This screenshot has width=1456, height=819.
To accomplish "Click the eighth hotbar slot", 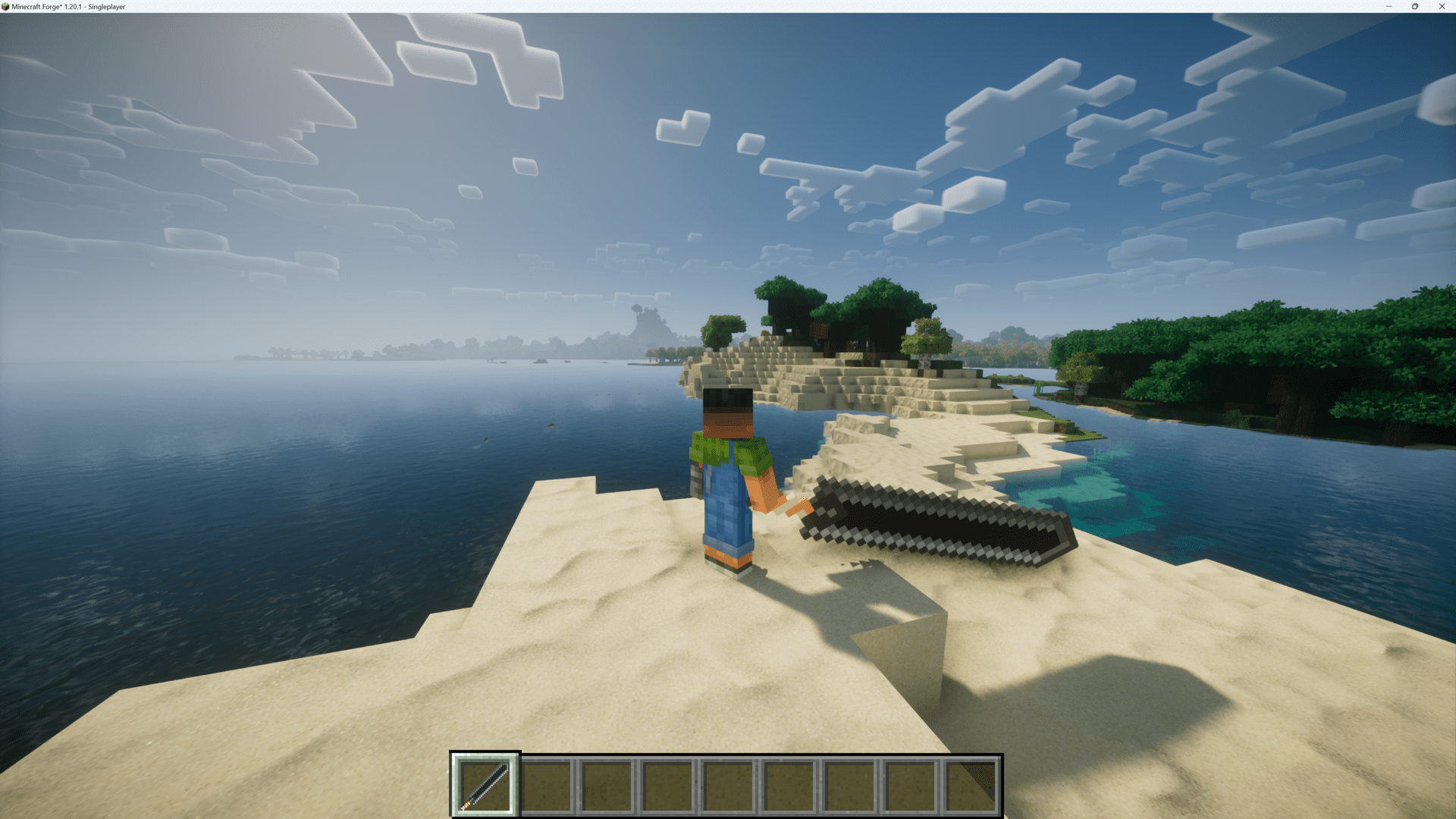I will click(909, 784).
